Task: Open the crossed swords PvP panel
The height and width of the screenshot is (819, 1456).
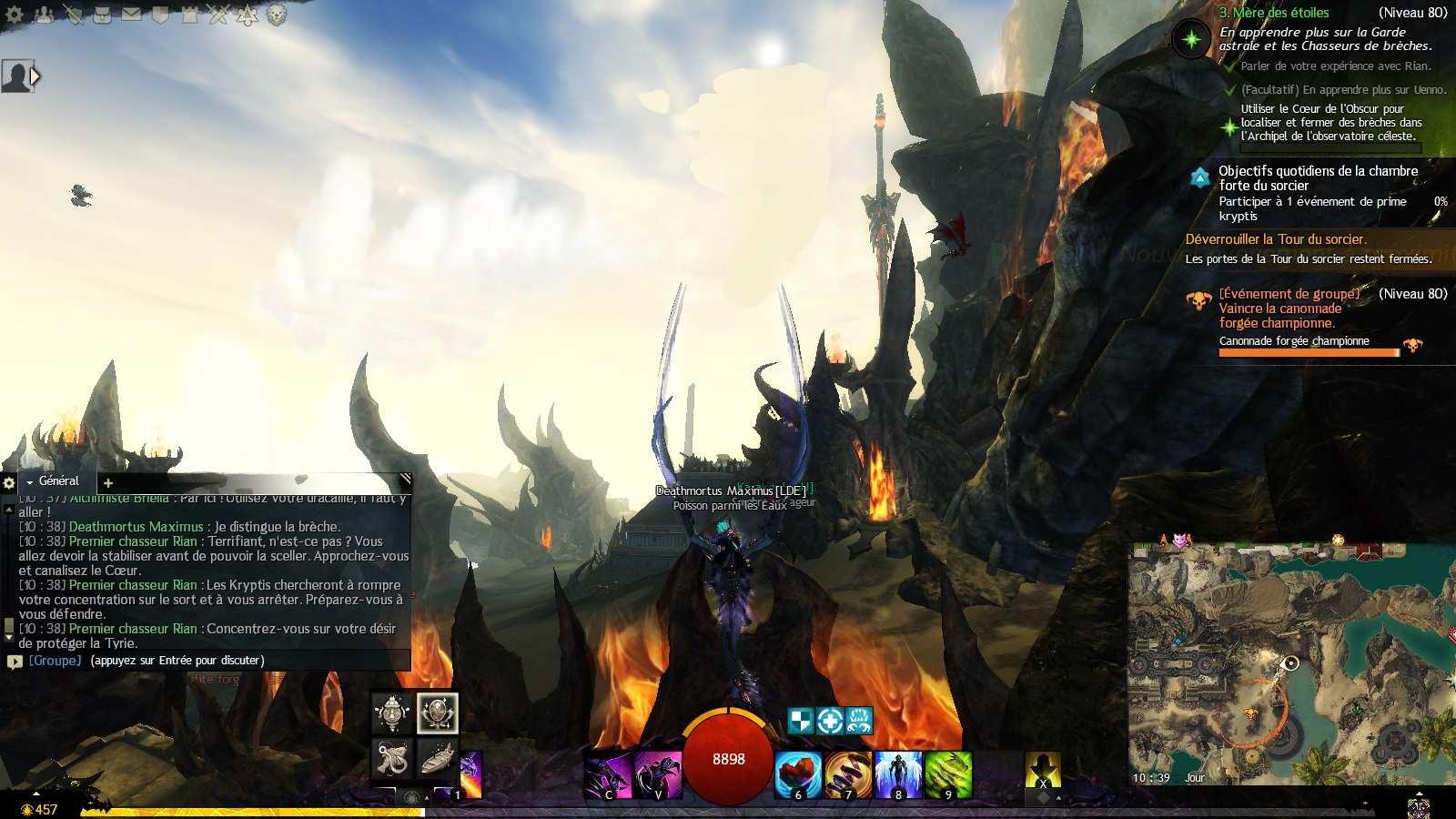Action: pyautogui.click(x=218, y=15)
